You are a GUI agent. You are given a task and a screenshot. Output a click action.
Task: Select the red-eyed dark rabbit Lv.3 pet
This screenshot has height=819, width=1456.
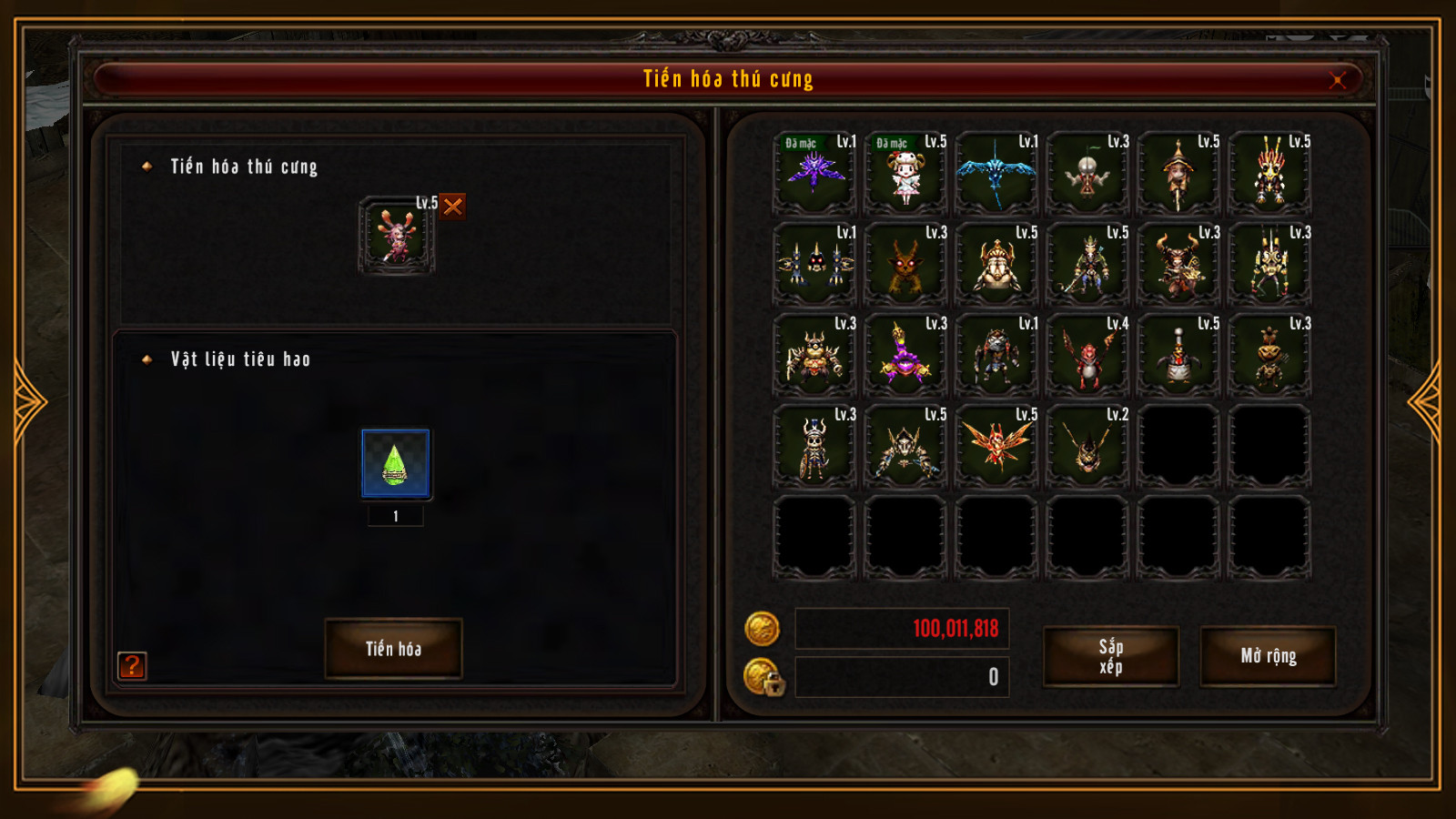[905, 264]
